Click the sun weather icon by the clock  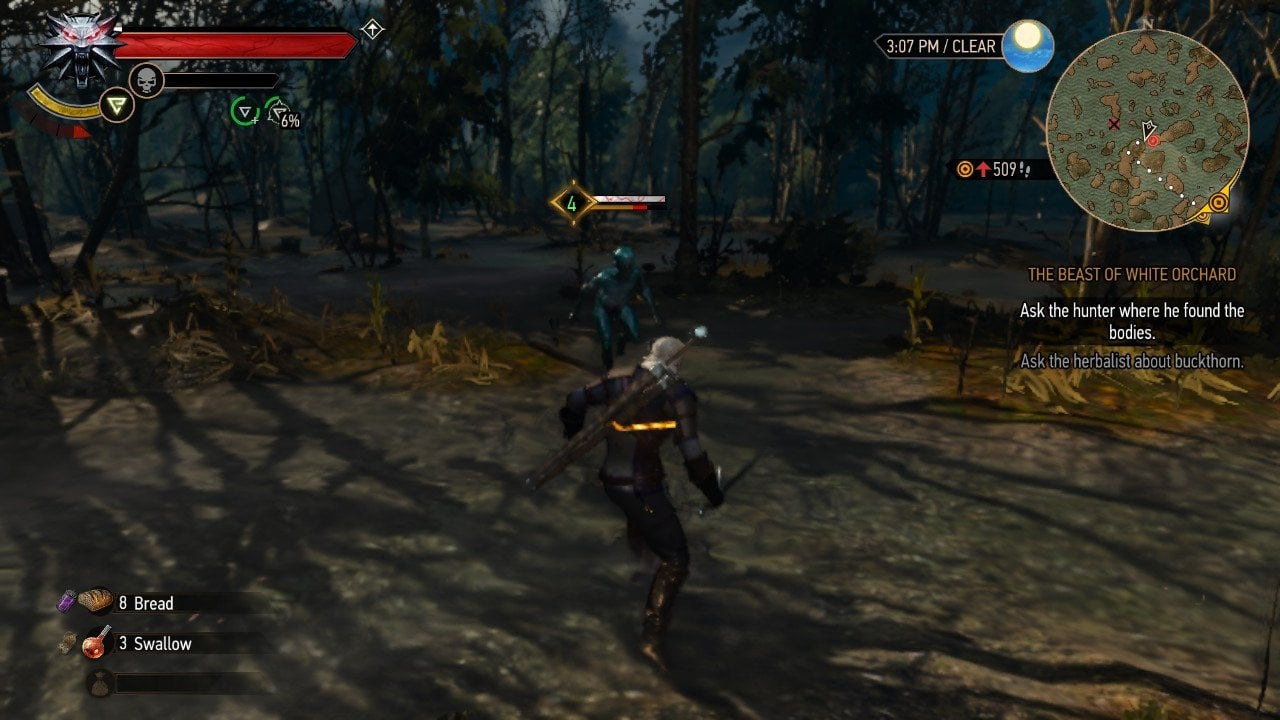(x=1027, y=46)
